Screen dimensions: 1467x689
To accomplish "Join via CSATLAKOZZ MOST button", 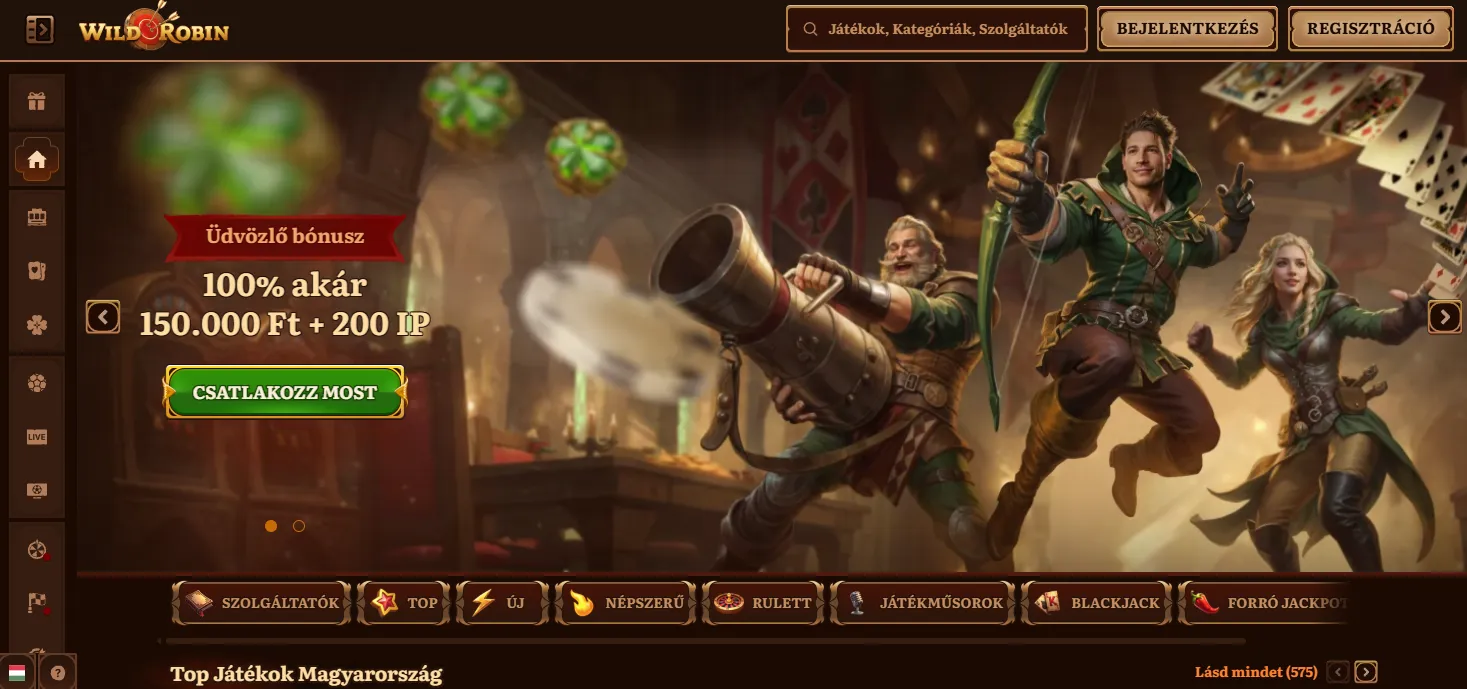I will point(285,392).
